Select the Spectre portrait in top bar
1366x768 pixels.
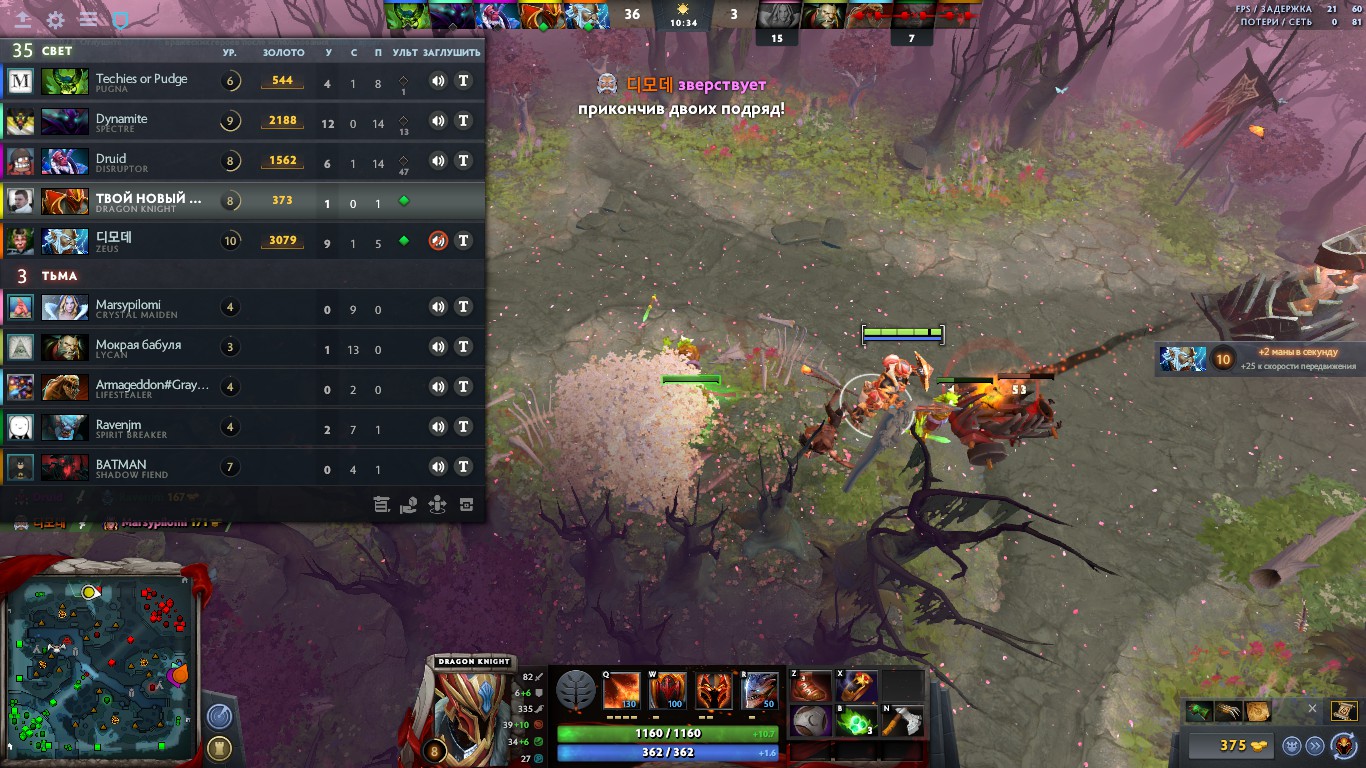[451, 15]
